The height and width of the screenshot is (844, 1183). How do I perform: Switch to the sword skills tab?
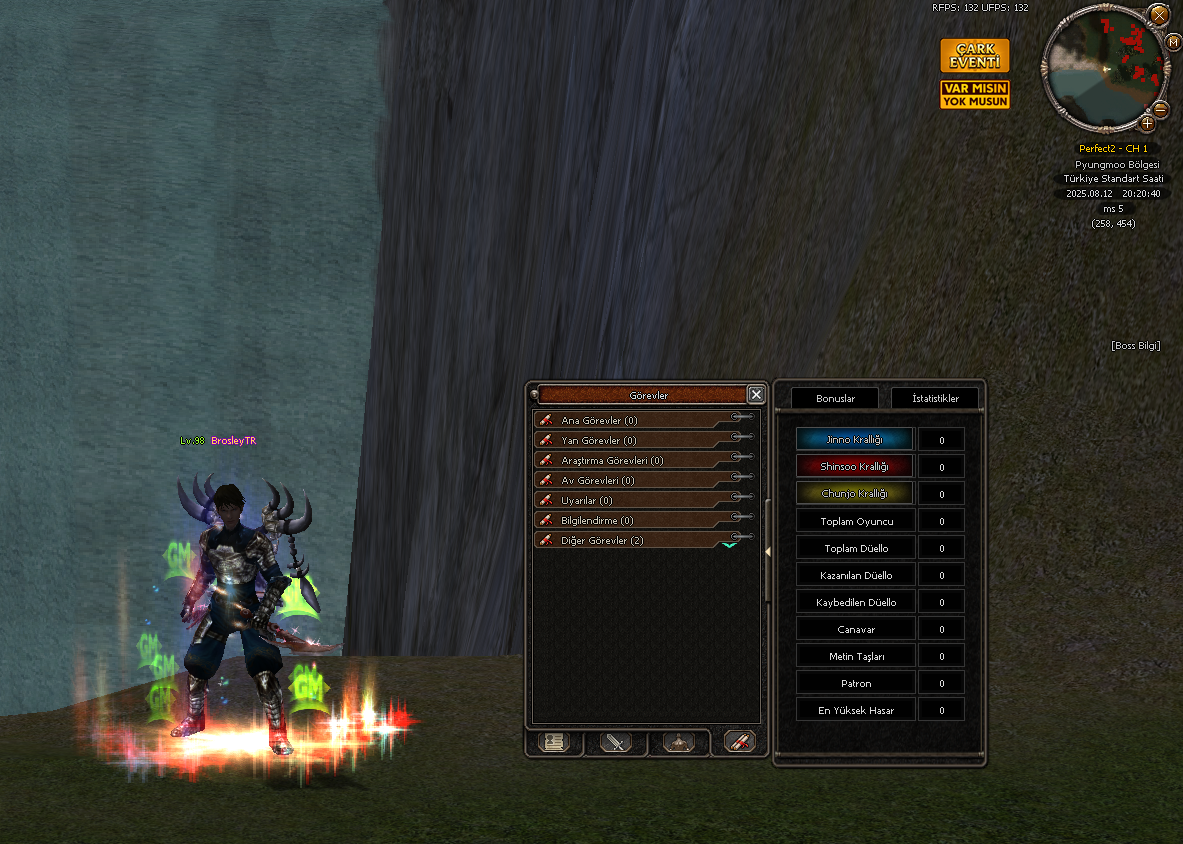click(x=616, y=742)
